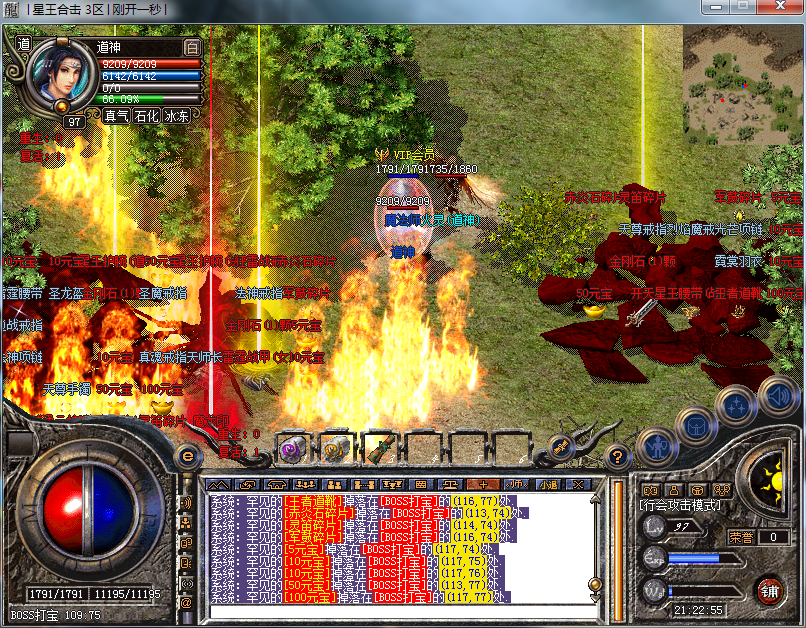Click the chat text input field
The width and height of the screenshot is (806, 628).
(x=400, y=611)
